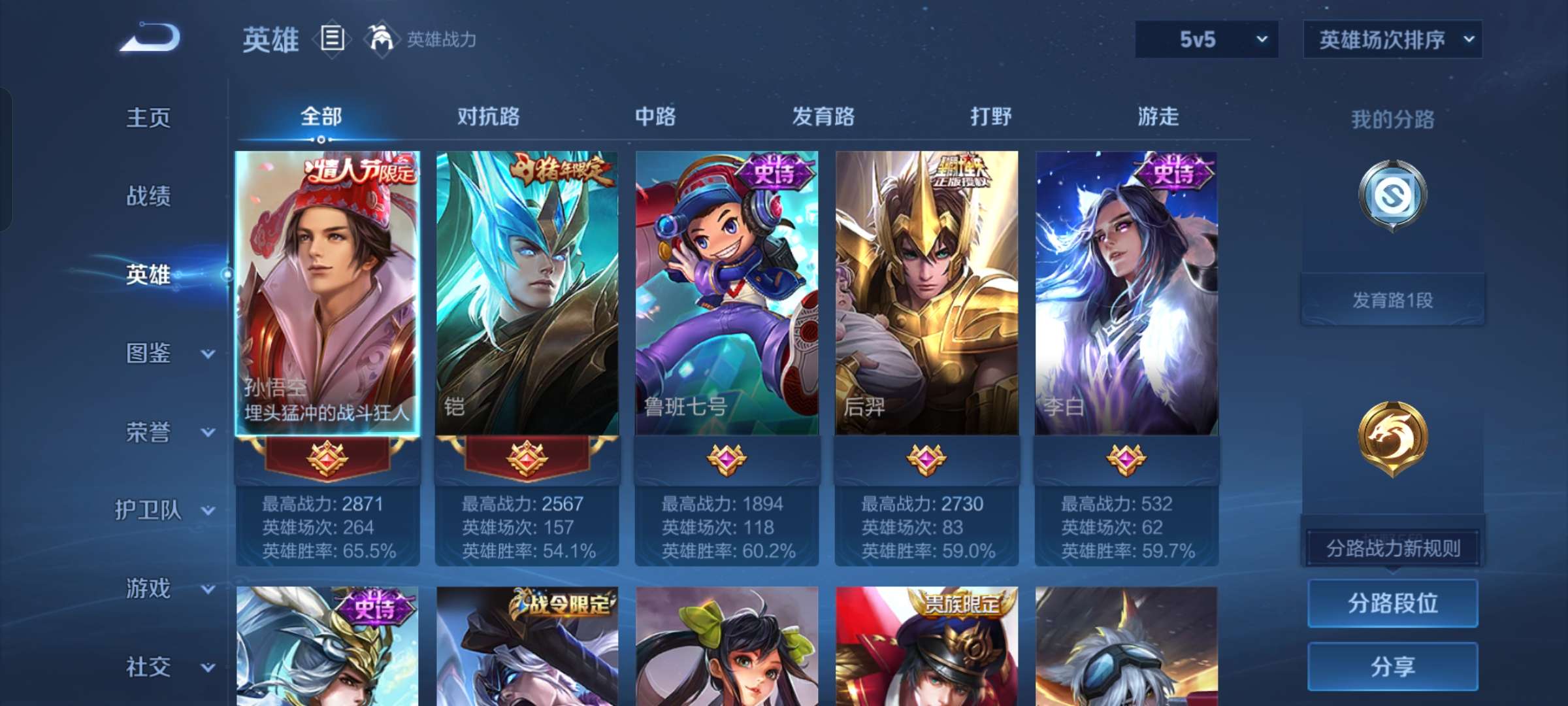Open the 5v5 mode dropdown
The height and width of the screenshot is (706, 1568).
click(1205, 41)
